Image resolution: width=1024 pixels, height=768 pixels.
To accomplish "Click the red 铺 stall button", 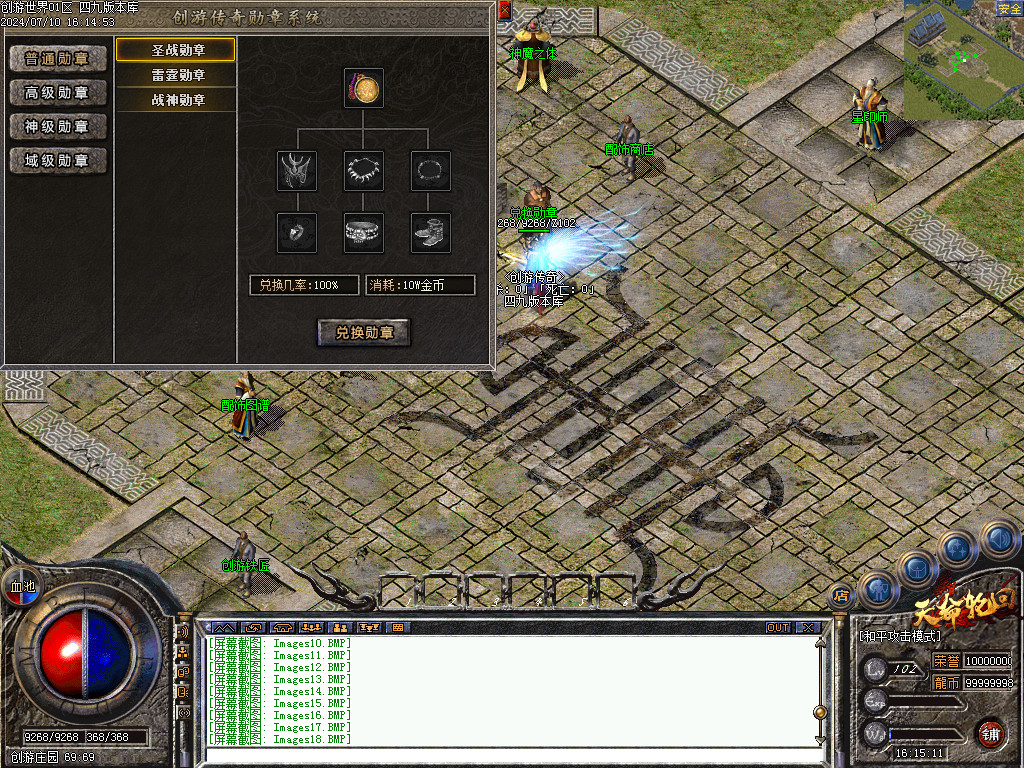I will (x=990, y=733).
